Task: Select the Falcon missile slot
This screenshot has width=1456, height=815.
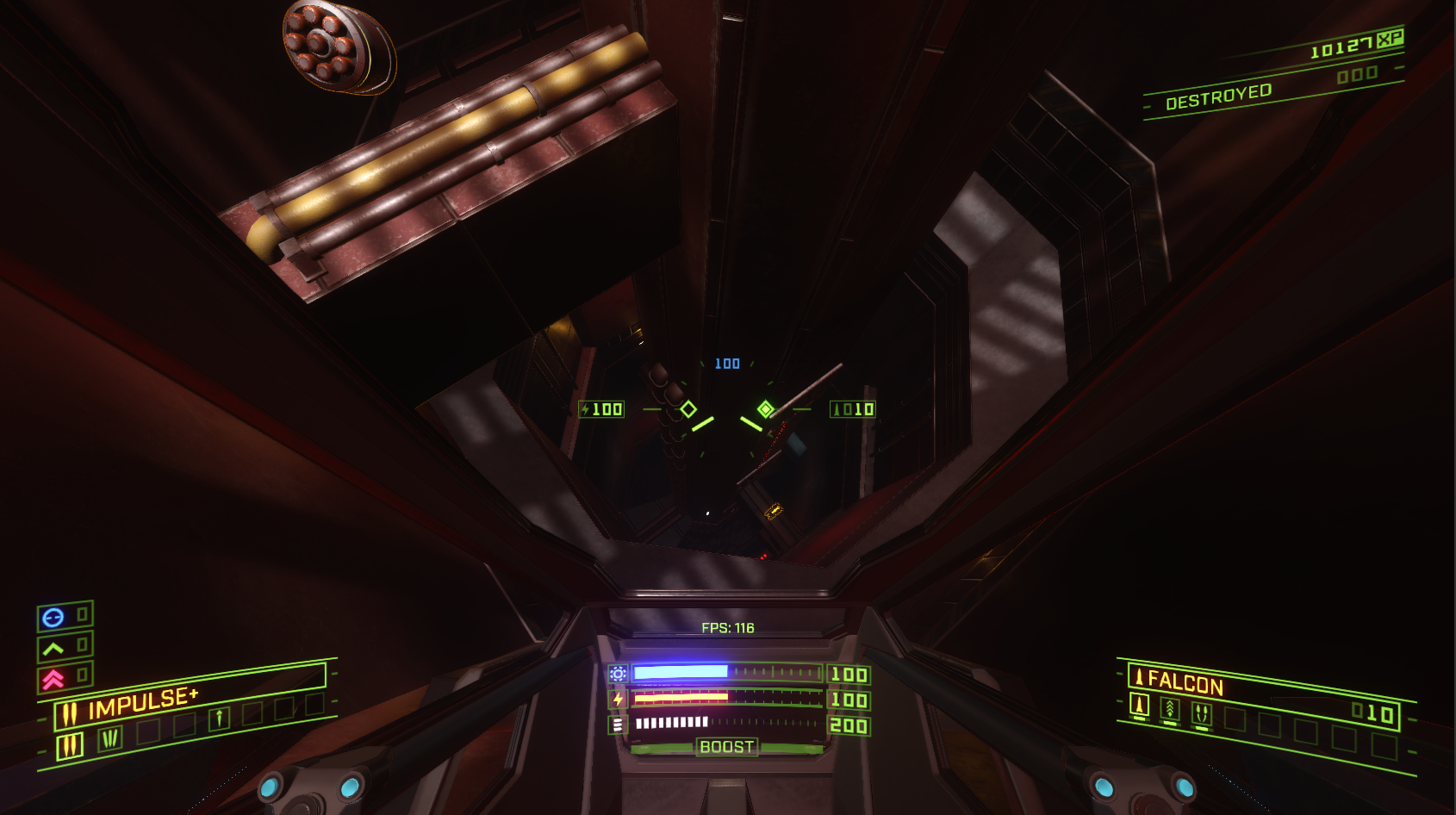Action: [x=1139, y=706]
